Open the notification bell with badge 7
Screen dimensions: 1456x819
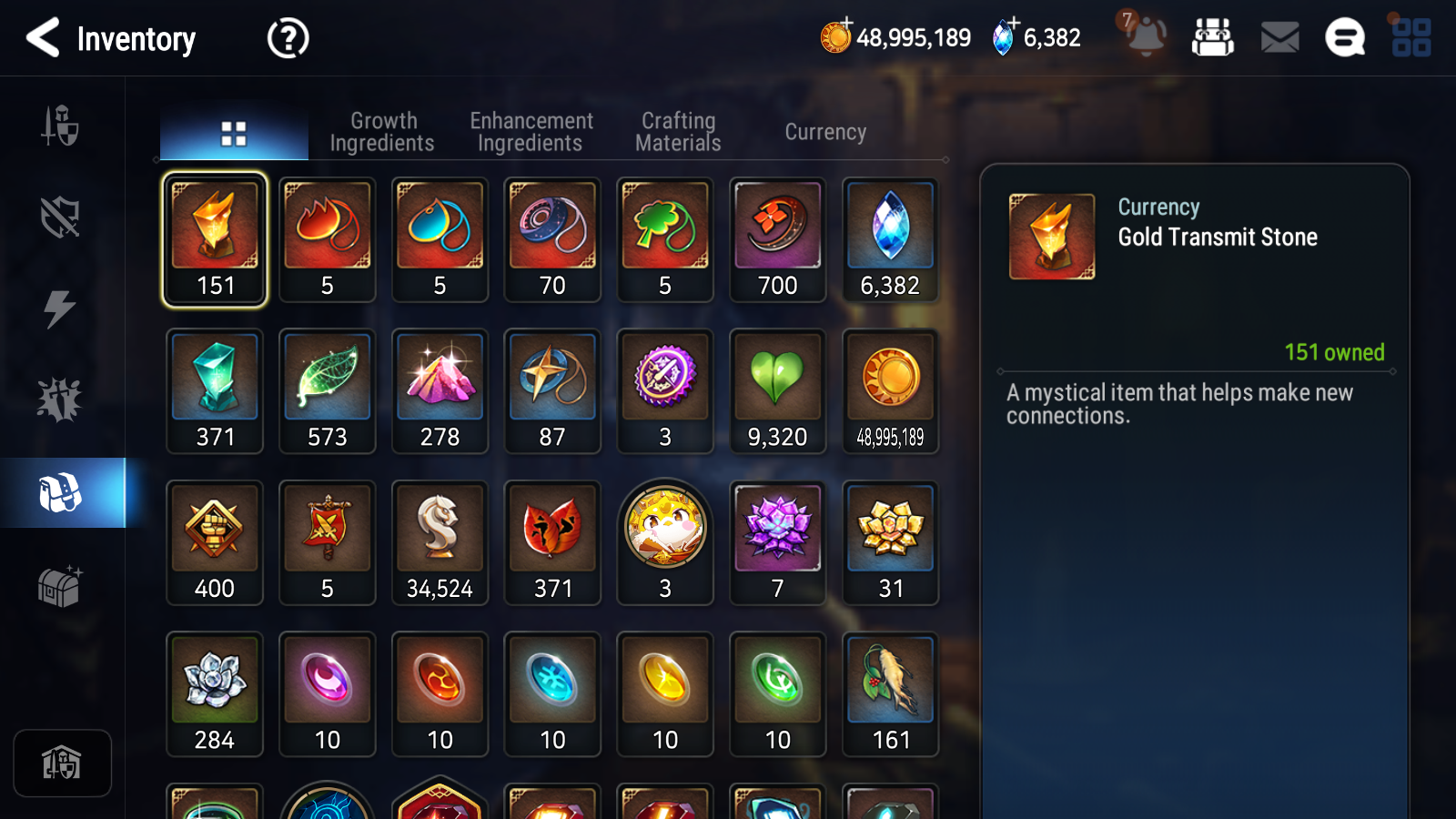[x=1145, y=36]
